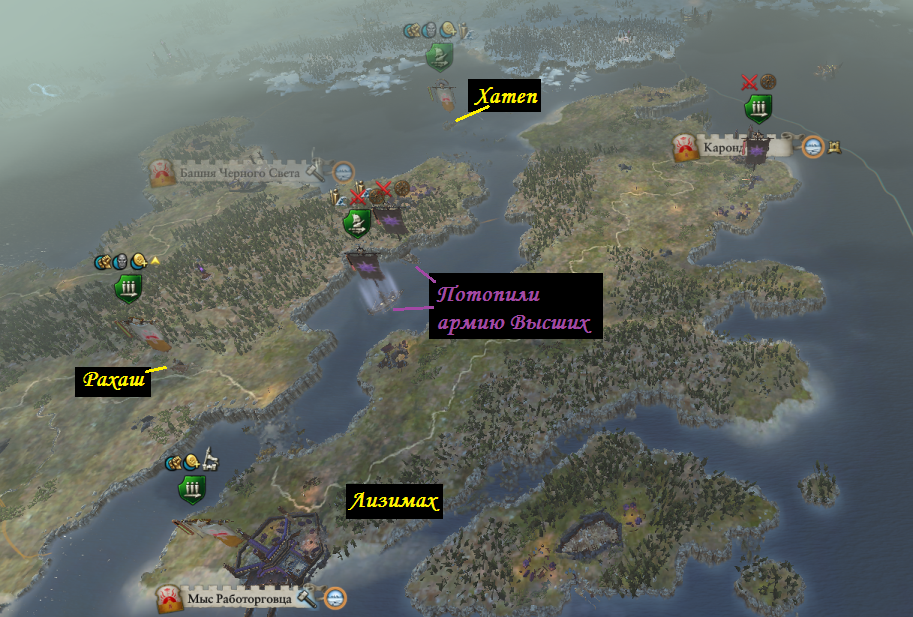913x617 pixels.
Task: Select the green ship shield below Башня Черного Света
Action: point(356,222)
